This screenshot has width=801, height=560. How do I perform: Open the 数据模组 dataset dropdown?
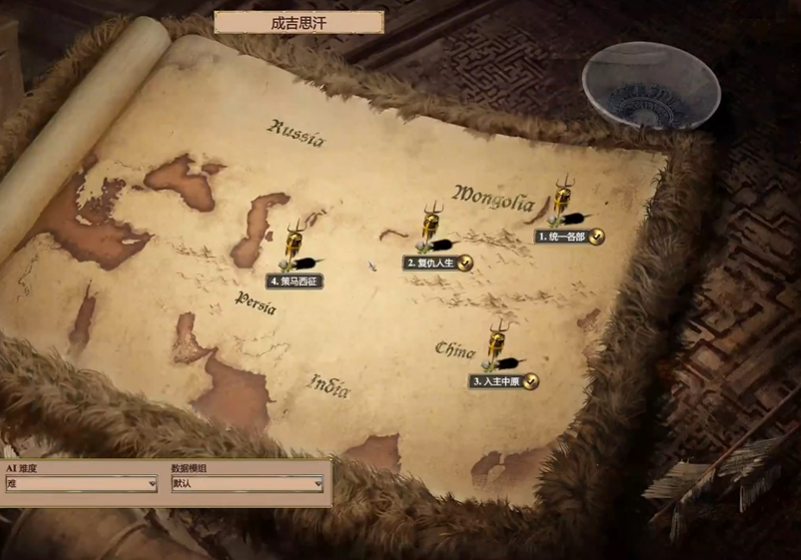tap(246, 484)
